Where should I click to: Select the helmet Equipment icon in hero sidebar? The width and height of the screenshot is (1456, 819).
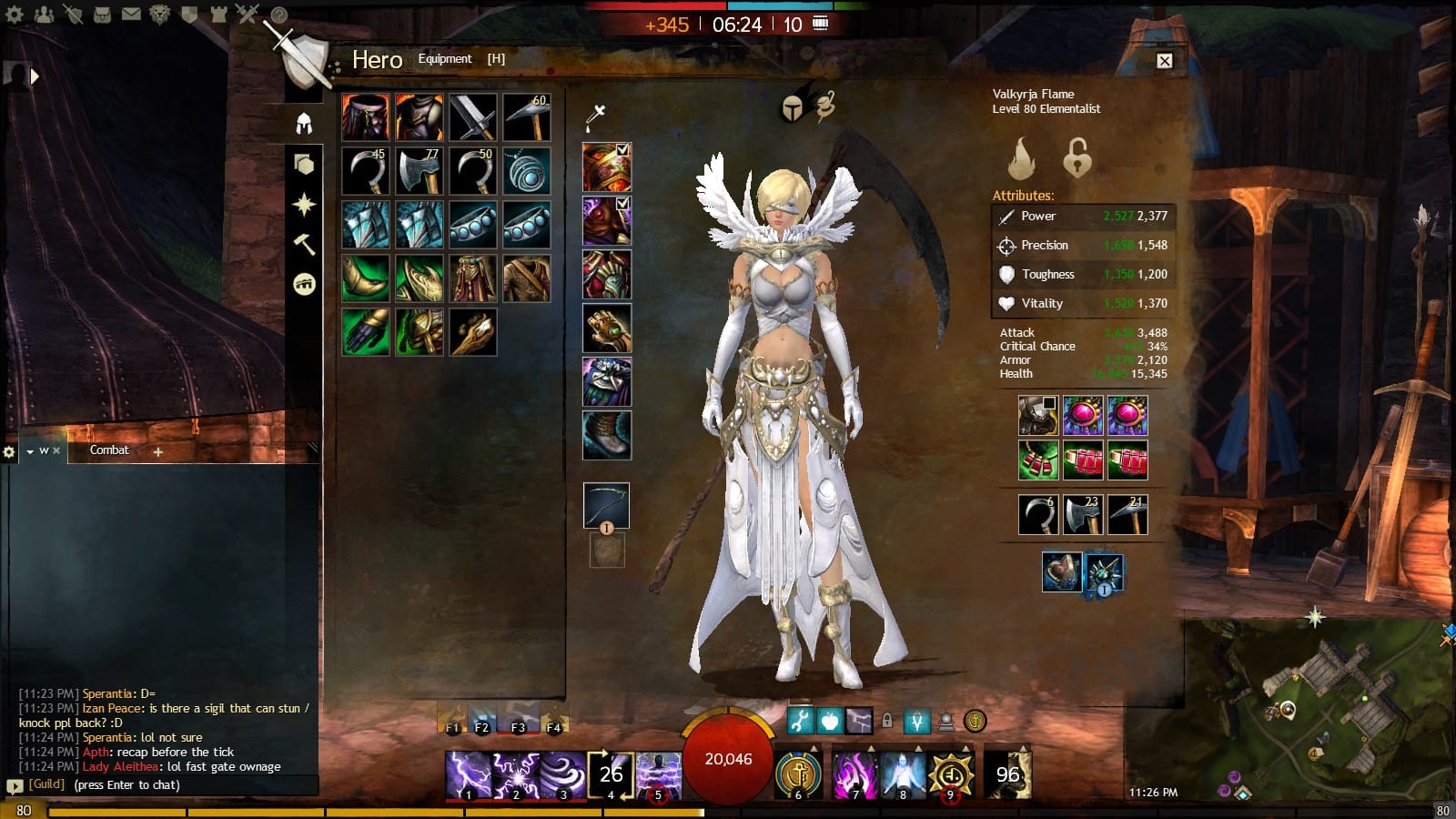pos(302,123)
